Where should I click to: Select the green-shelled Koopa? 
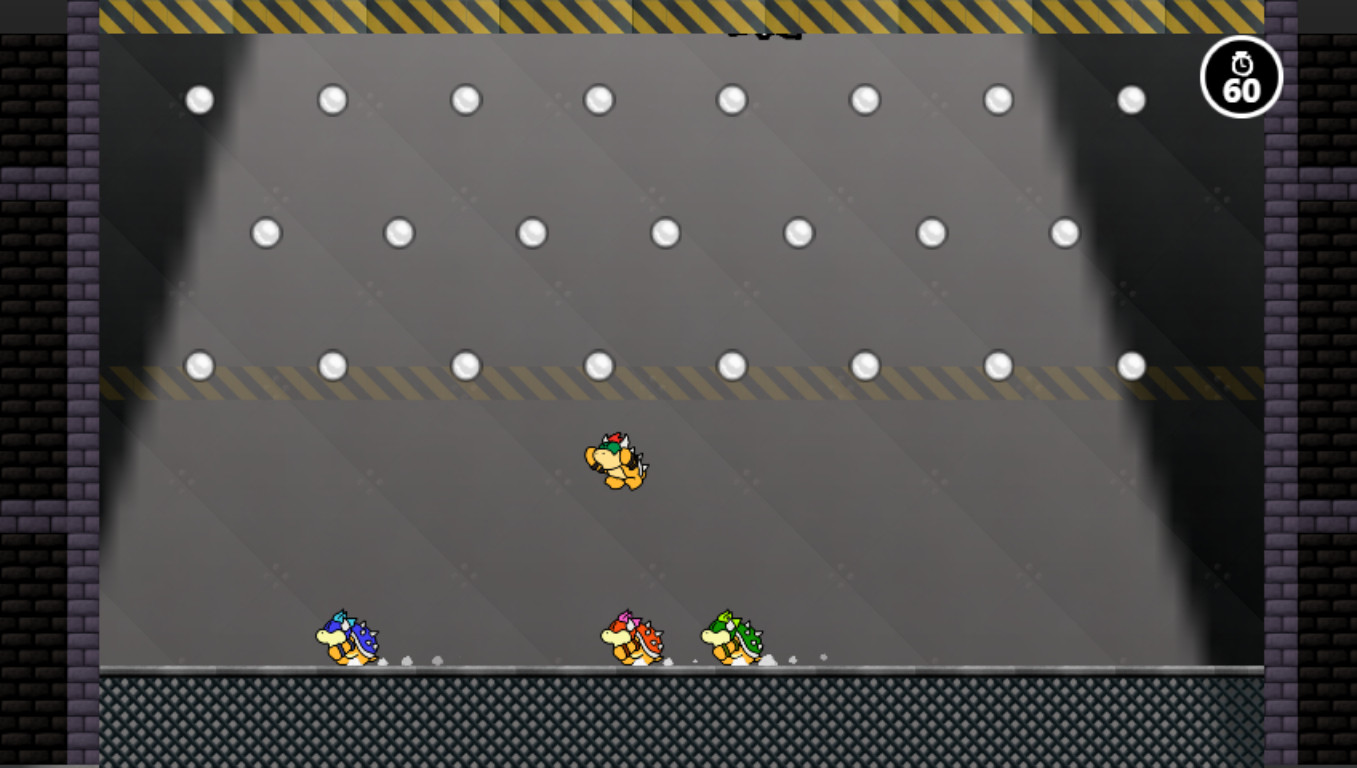pyautogui.click(x=733, y=636)
